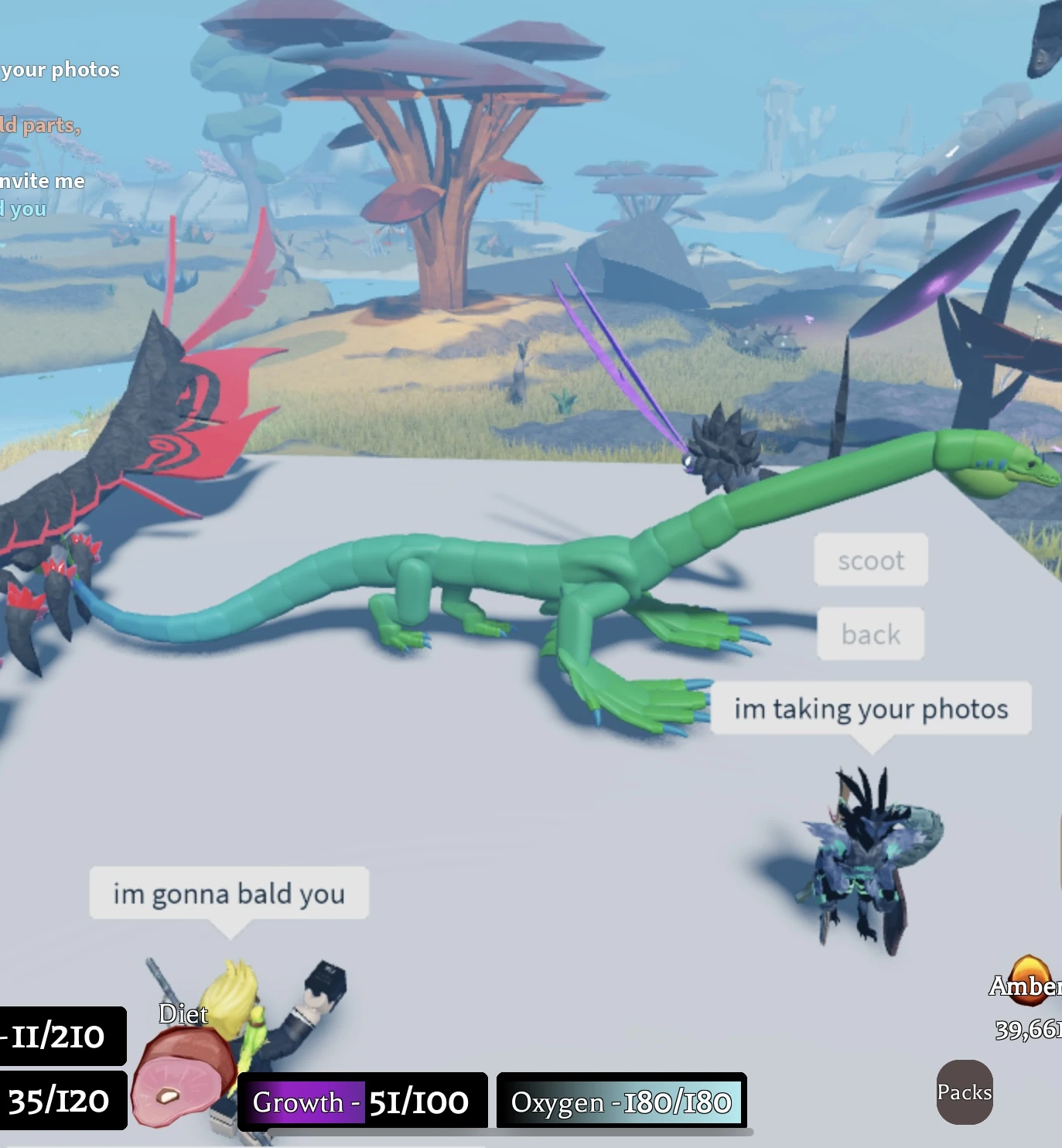Click the 'im taking your photos' speech bubble

[x=871, y=708]
